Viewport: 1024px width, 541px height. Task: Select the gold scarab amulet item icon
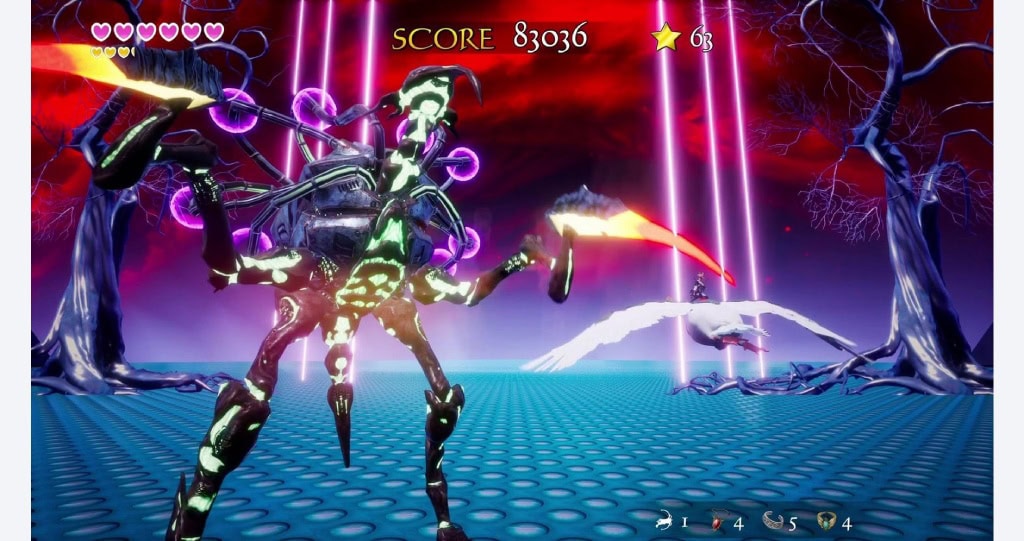(x=826, y=521)
